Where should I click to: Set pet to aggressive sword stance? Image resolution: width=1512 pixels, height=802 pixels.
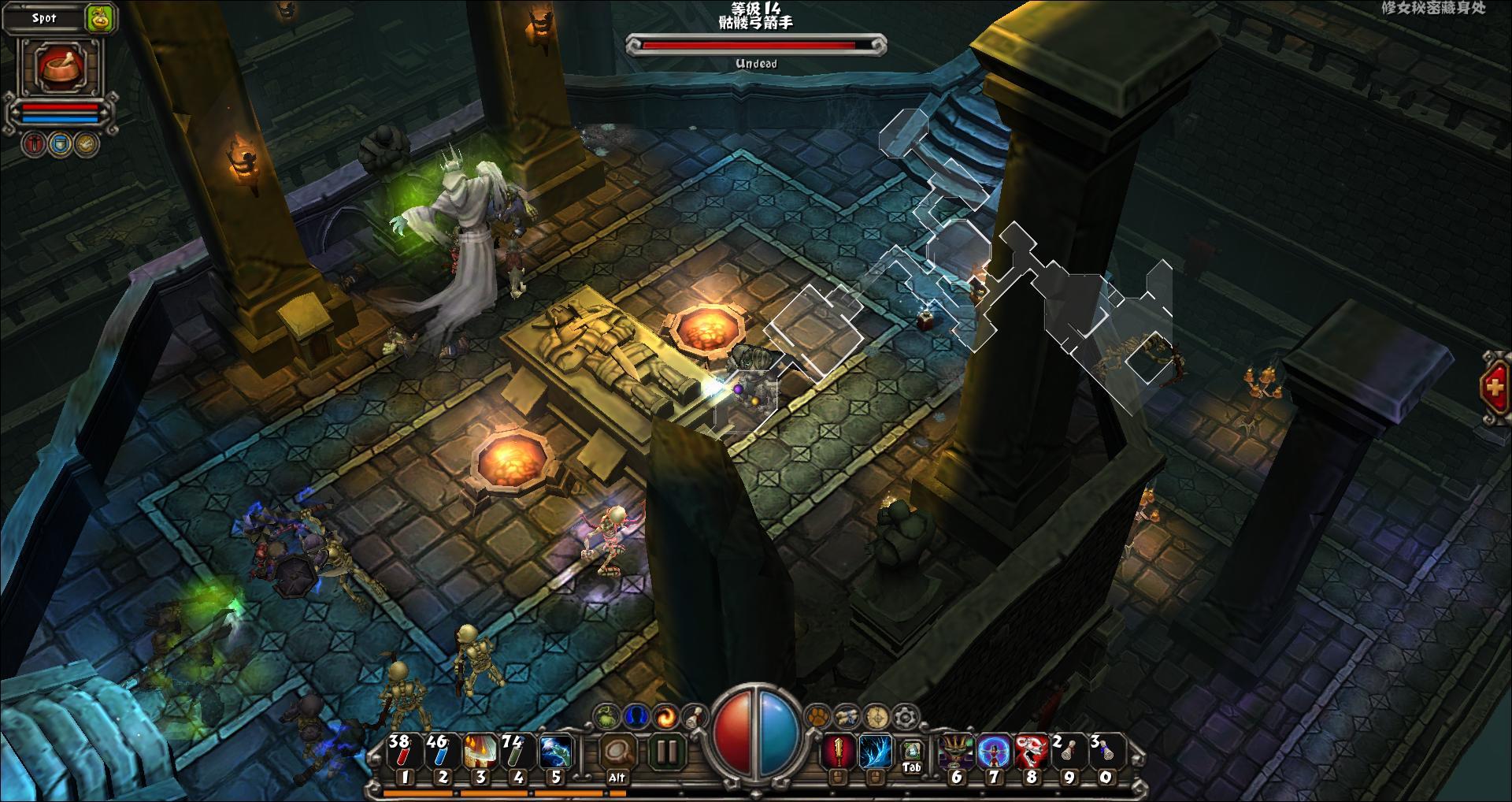pyautogui.click(x=34, y=143)
